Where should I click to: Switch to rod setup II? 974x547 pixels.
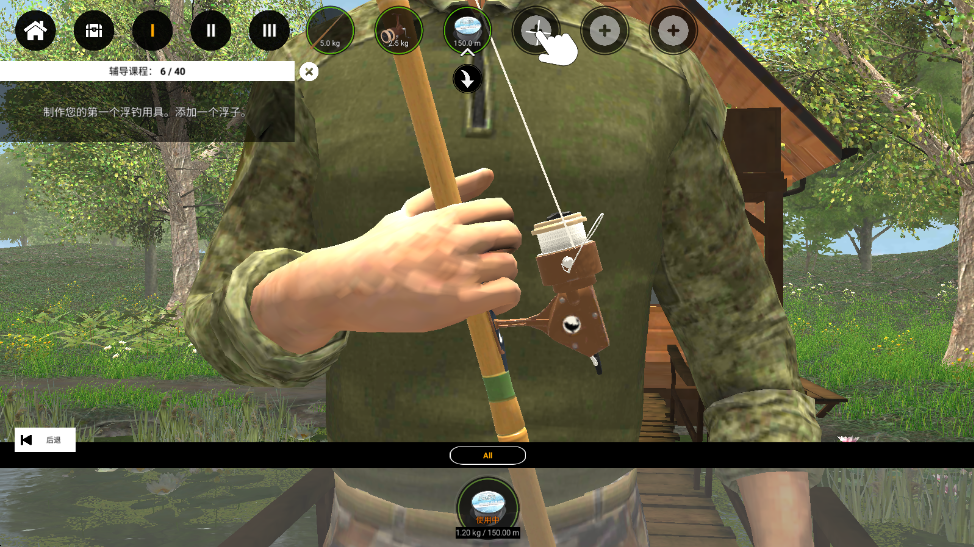pyautogui.click(x=211, y=31)
